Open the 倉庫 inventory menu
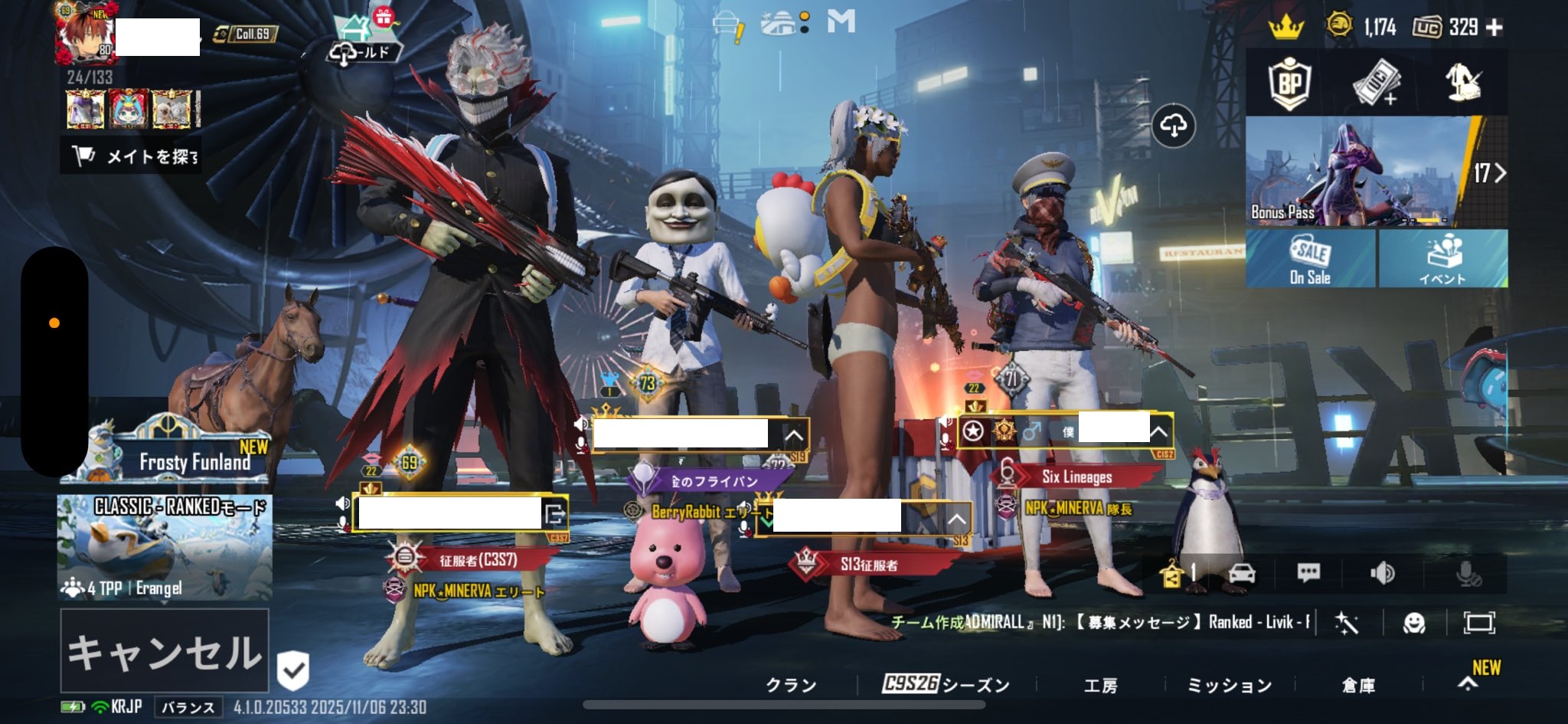1568x724 pixels. click(x=1358, y=685)
